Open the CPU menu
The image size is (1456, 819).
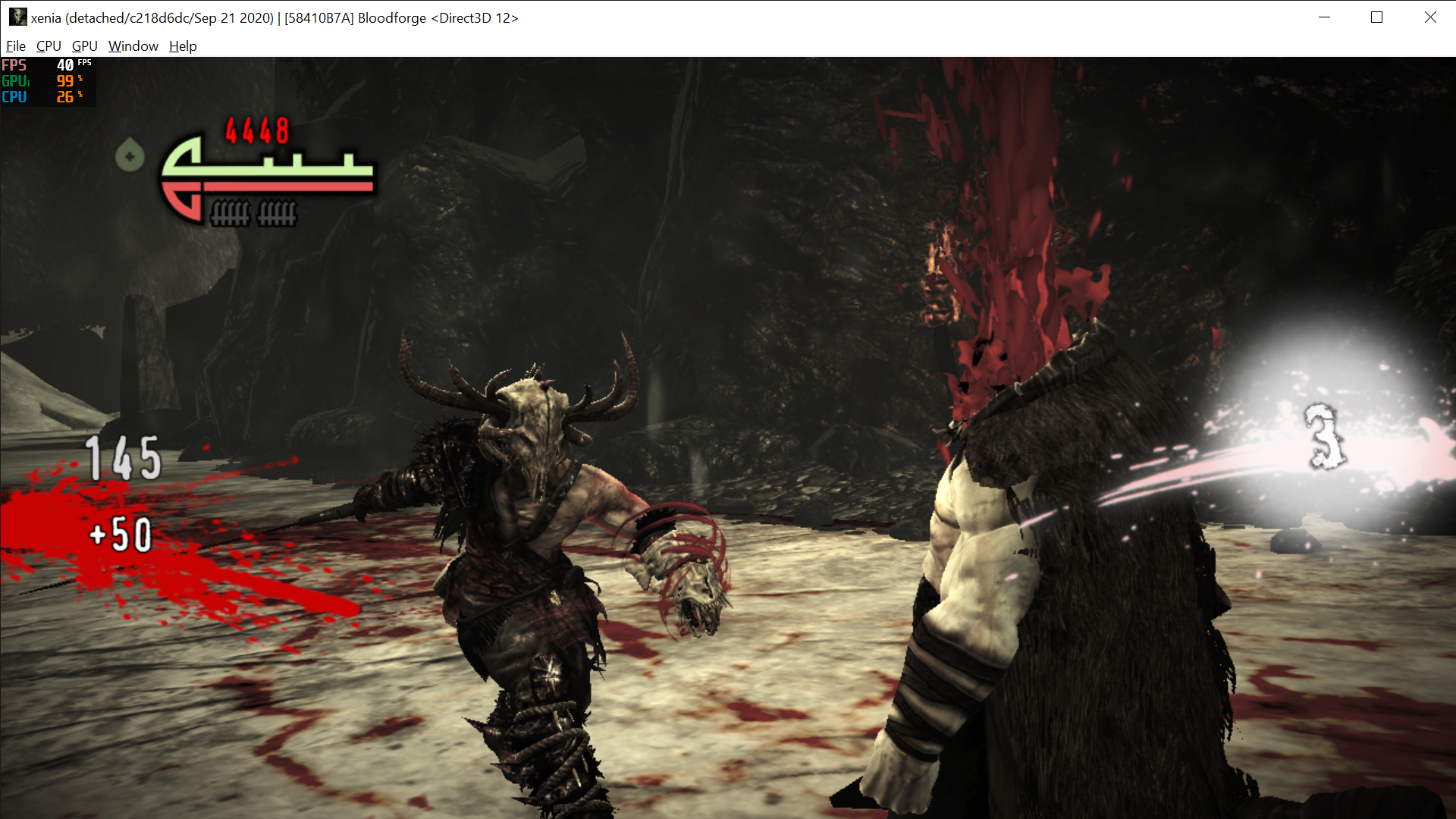pos(48,46)
